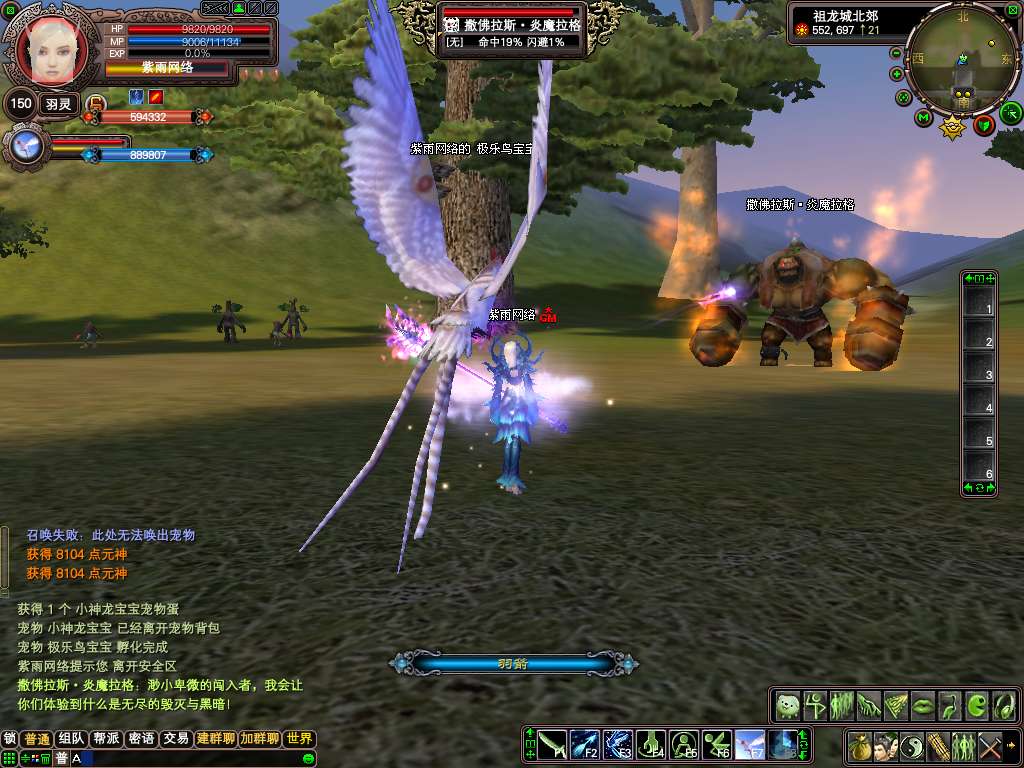Click the yin-yang symbol menu icon
The height and width of the screenshot is (768, 1024).
911,746
